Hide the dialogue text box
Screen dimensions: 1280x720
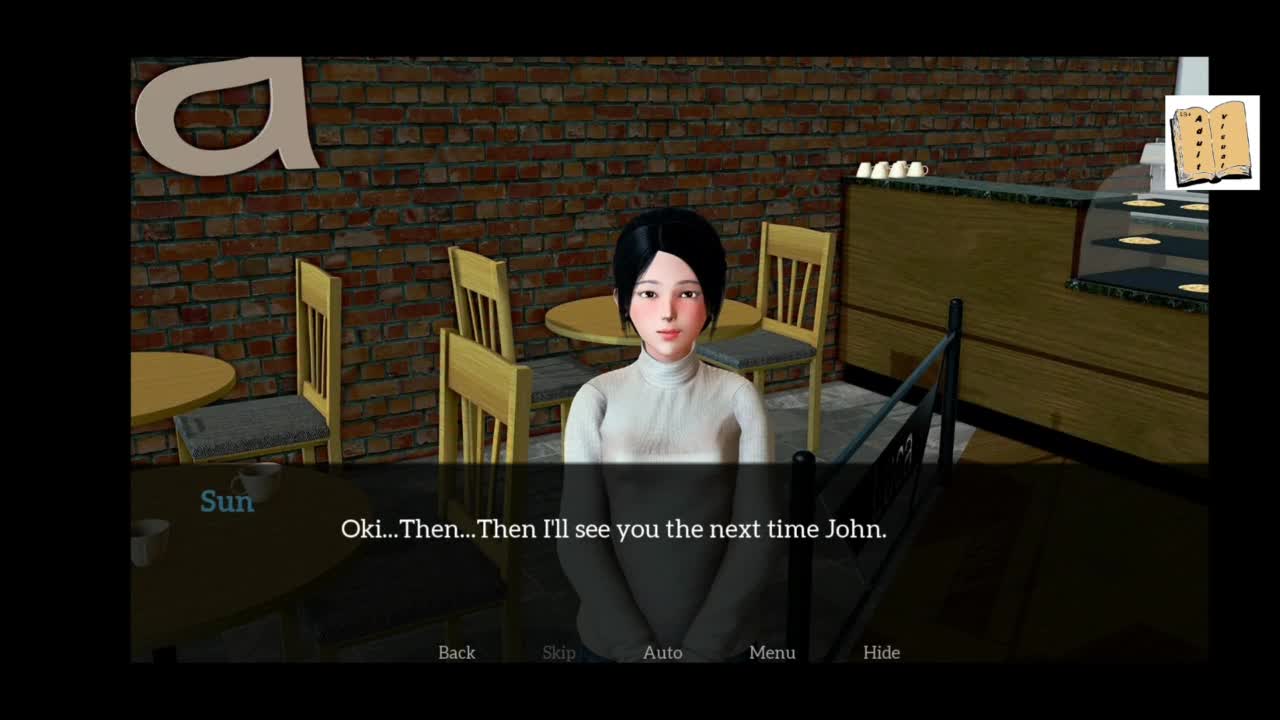881,652
